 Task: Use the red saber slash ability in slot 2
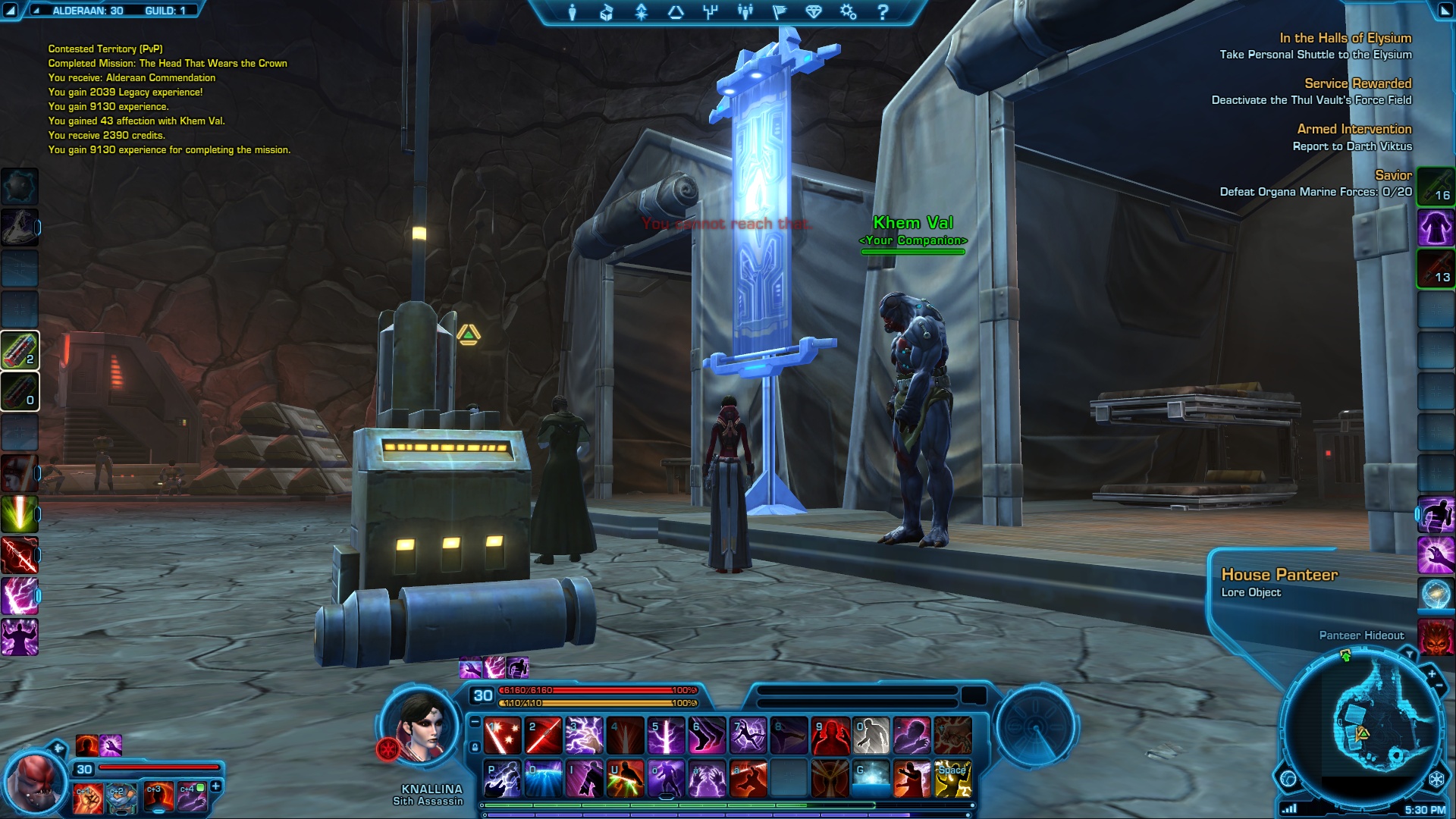(544, 736)
